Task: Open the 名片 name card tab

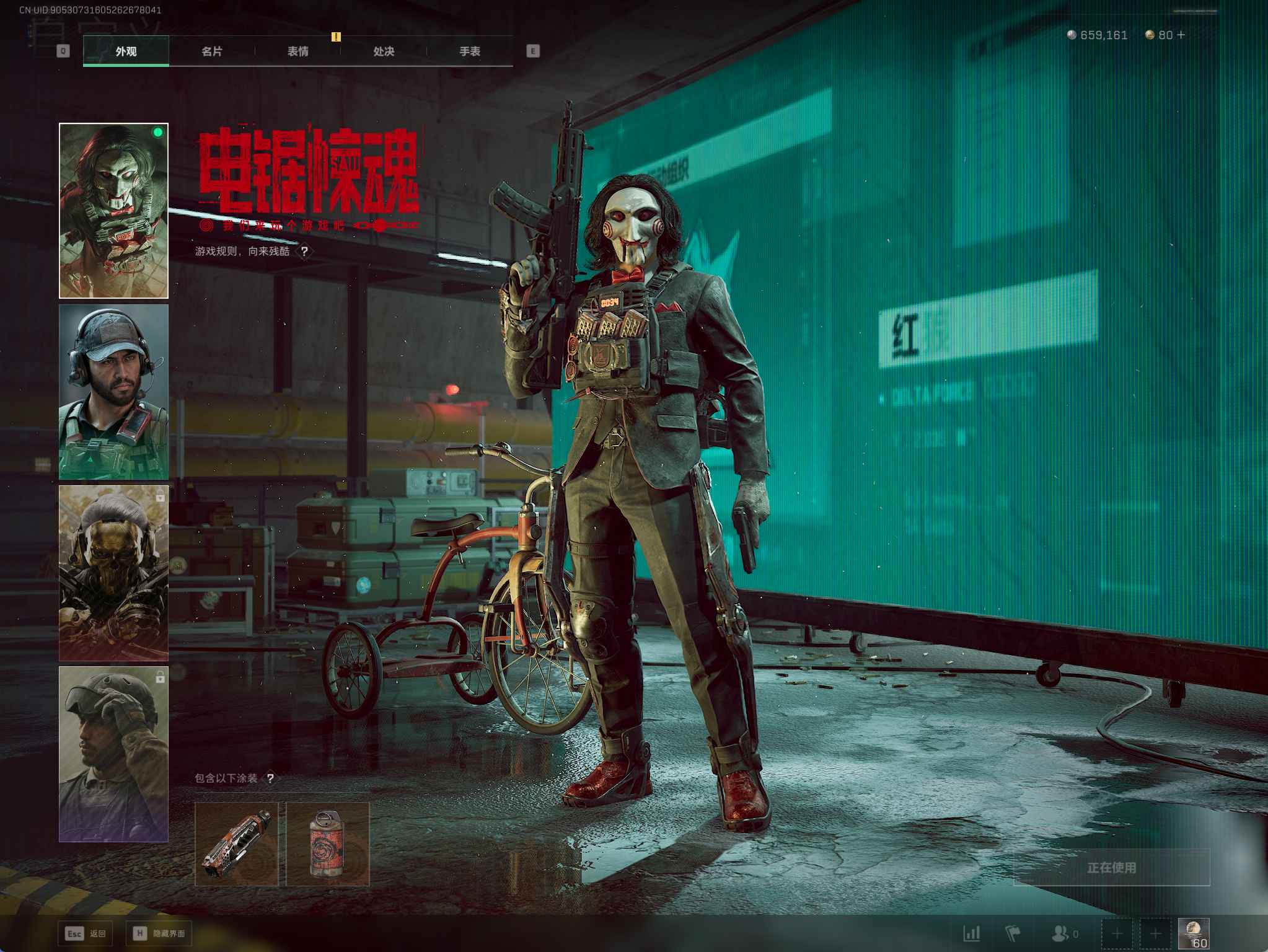Action: (212, 51)
